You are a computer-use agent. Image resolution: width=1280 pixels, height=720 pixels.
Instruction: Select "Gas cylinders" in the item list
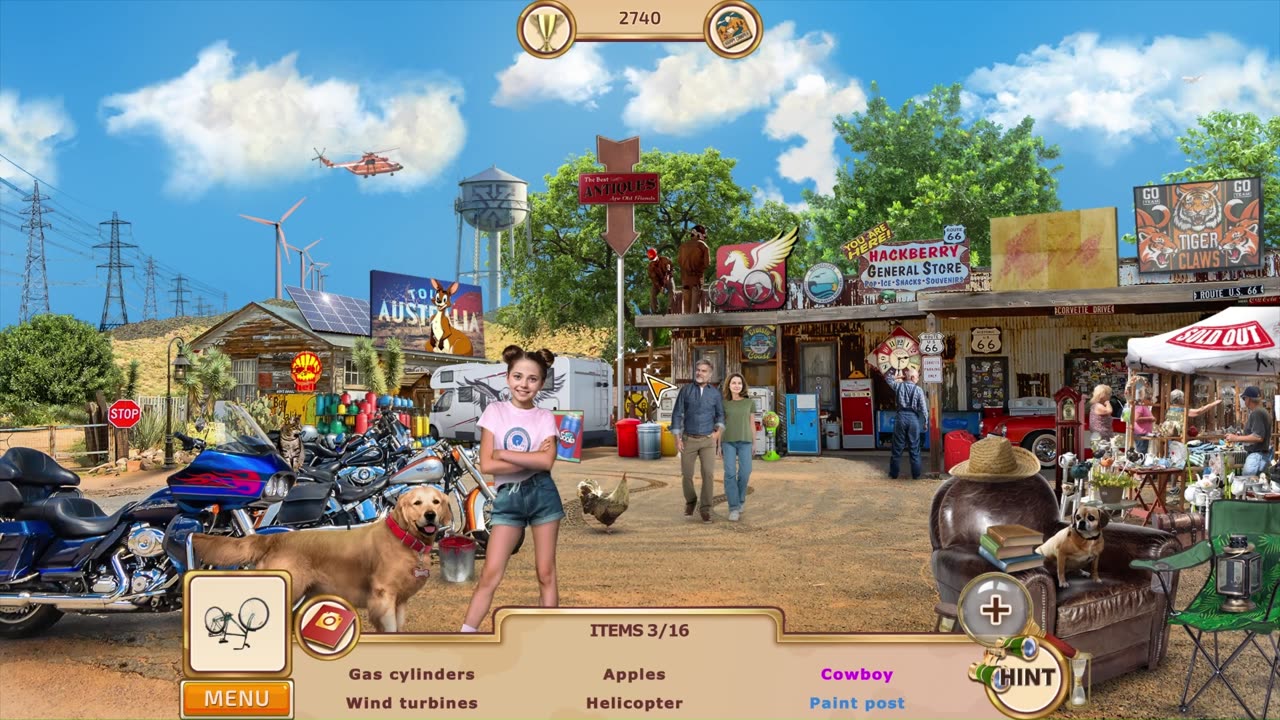pos(411,674)
